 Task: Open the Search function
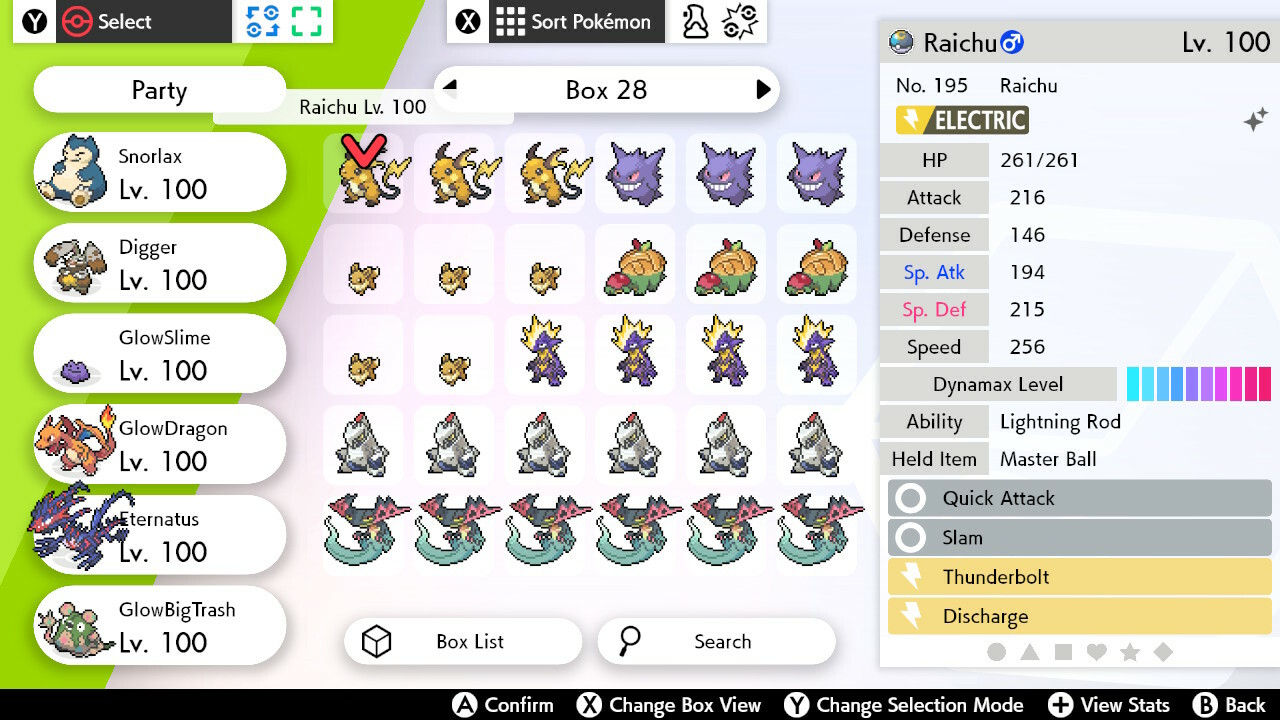pyautogui.click(x=716, y=642)
